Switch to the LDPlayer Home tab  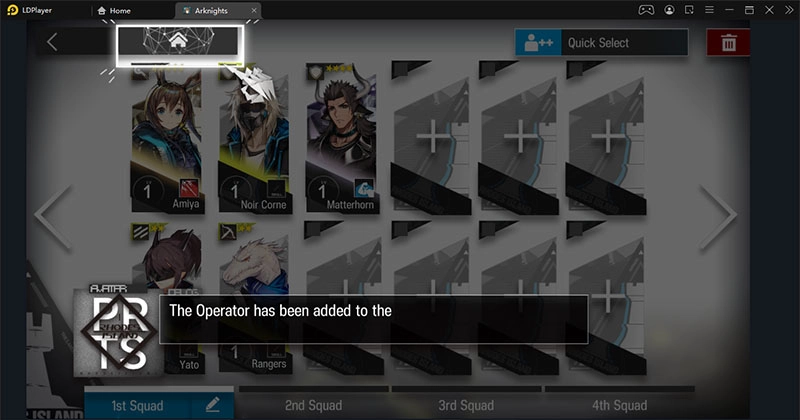(x=128, y=10)
